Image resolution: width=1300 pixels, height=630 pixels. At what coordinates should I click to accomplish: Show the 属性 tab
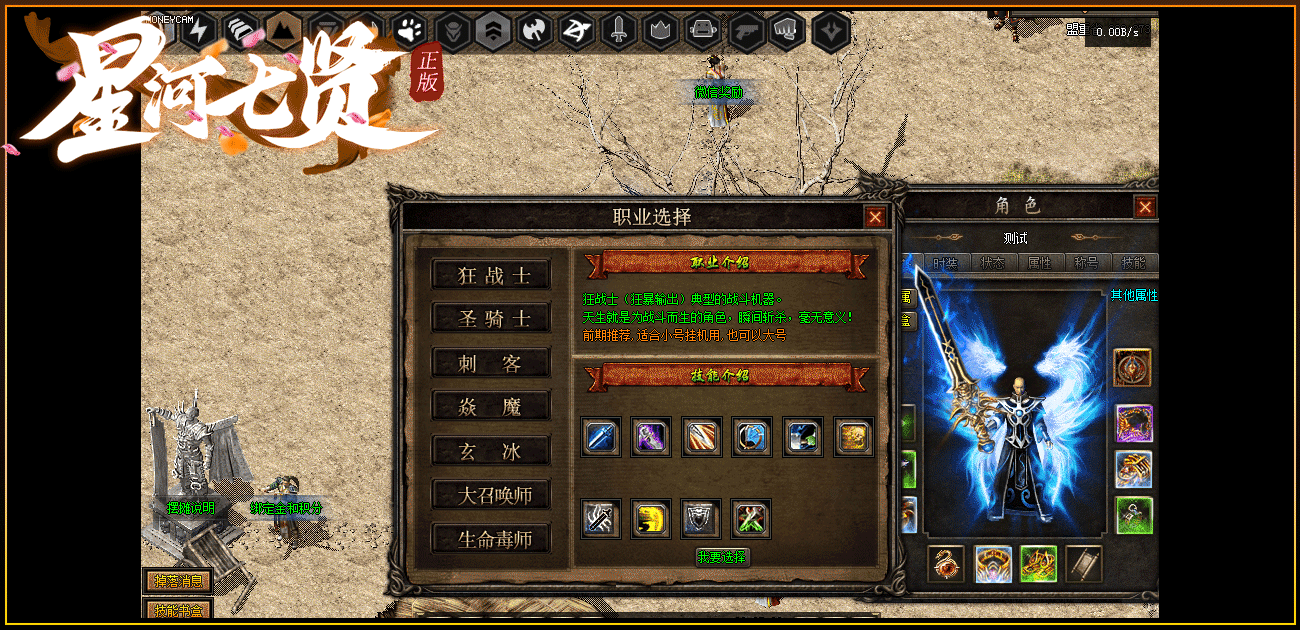[x=1040, y=263]
